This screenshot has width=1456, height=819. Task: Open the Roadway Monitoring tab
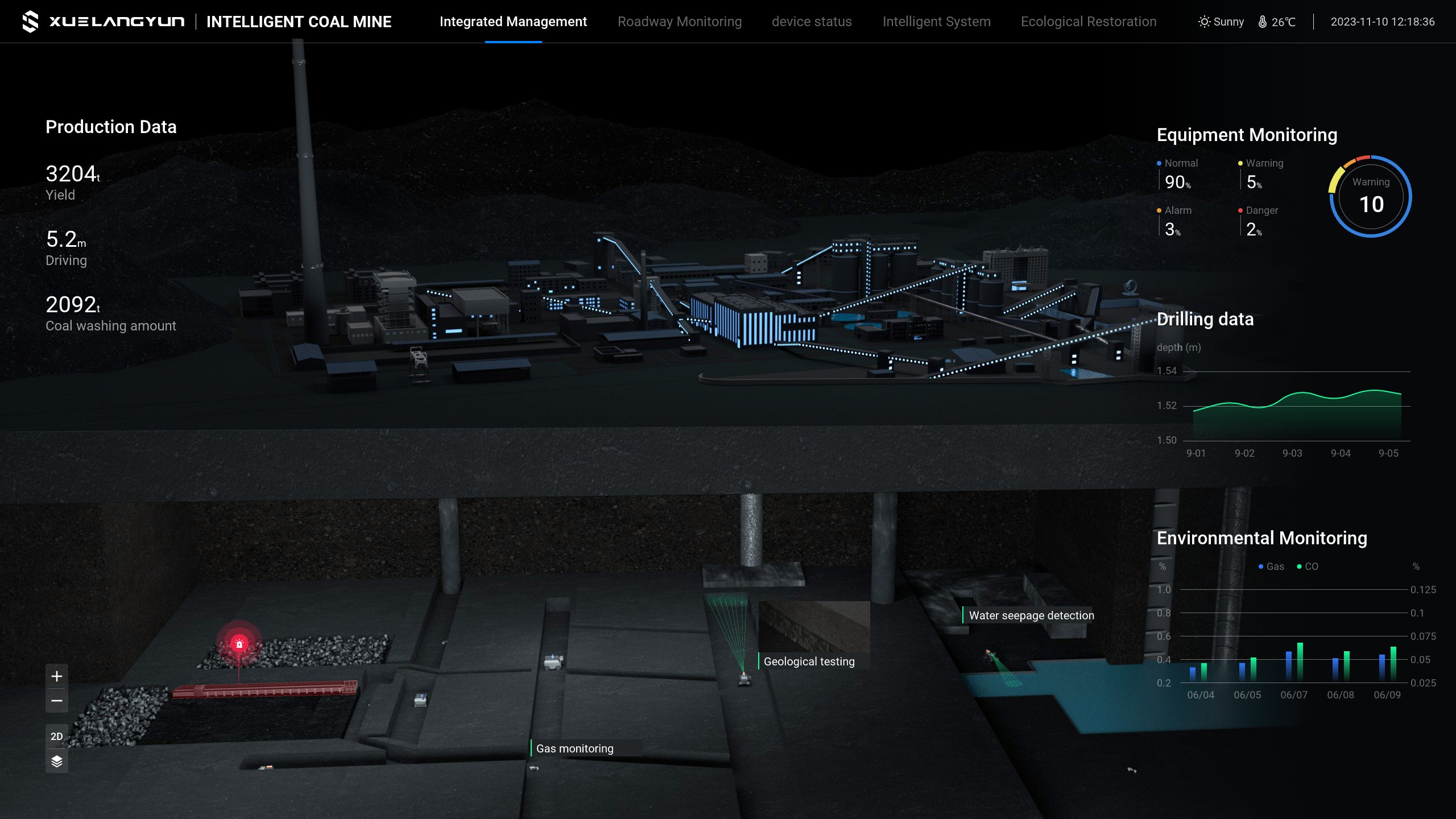tap(680, 22)
